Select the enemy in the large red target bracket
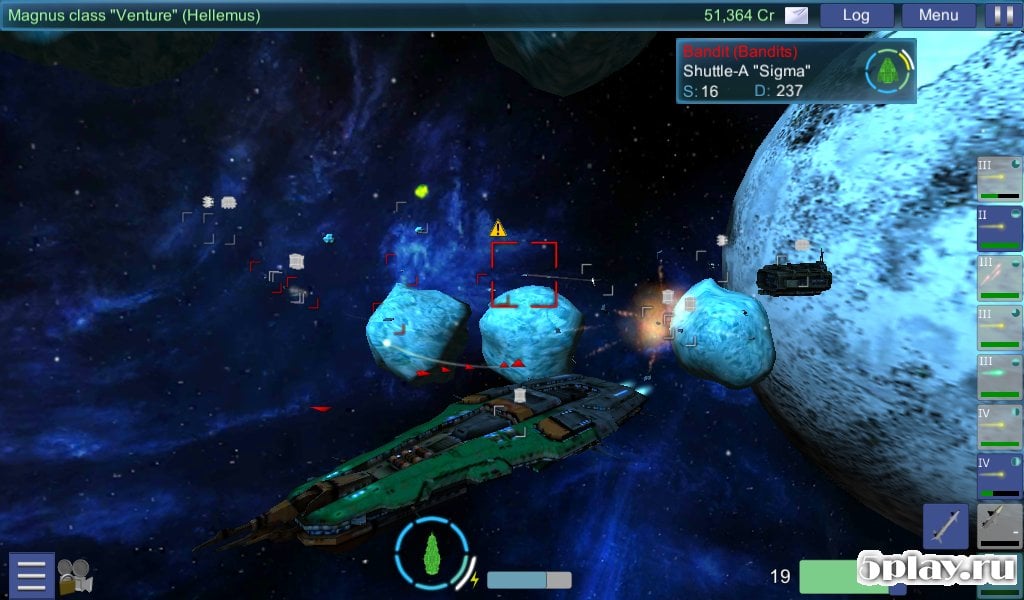Viewport: 1024px width, 600px height. (523, 273)
